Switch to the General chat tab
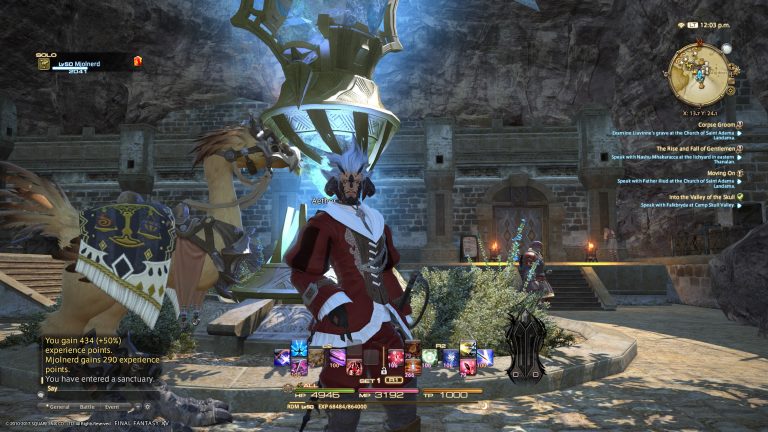The height and width of the screenshot is (432, 768). click(59, 407)
